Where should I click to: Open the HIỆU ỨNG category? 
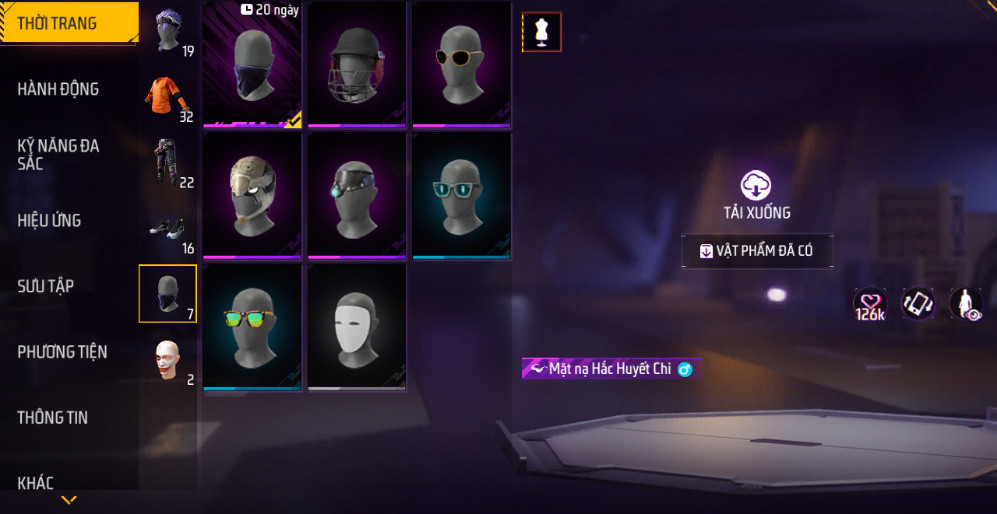click(50, 220)
